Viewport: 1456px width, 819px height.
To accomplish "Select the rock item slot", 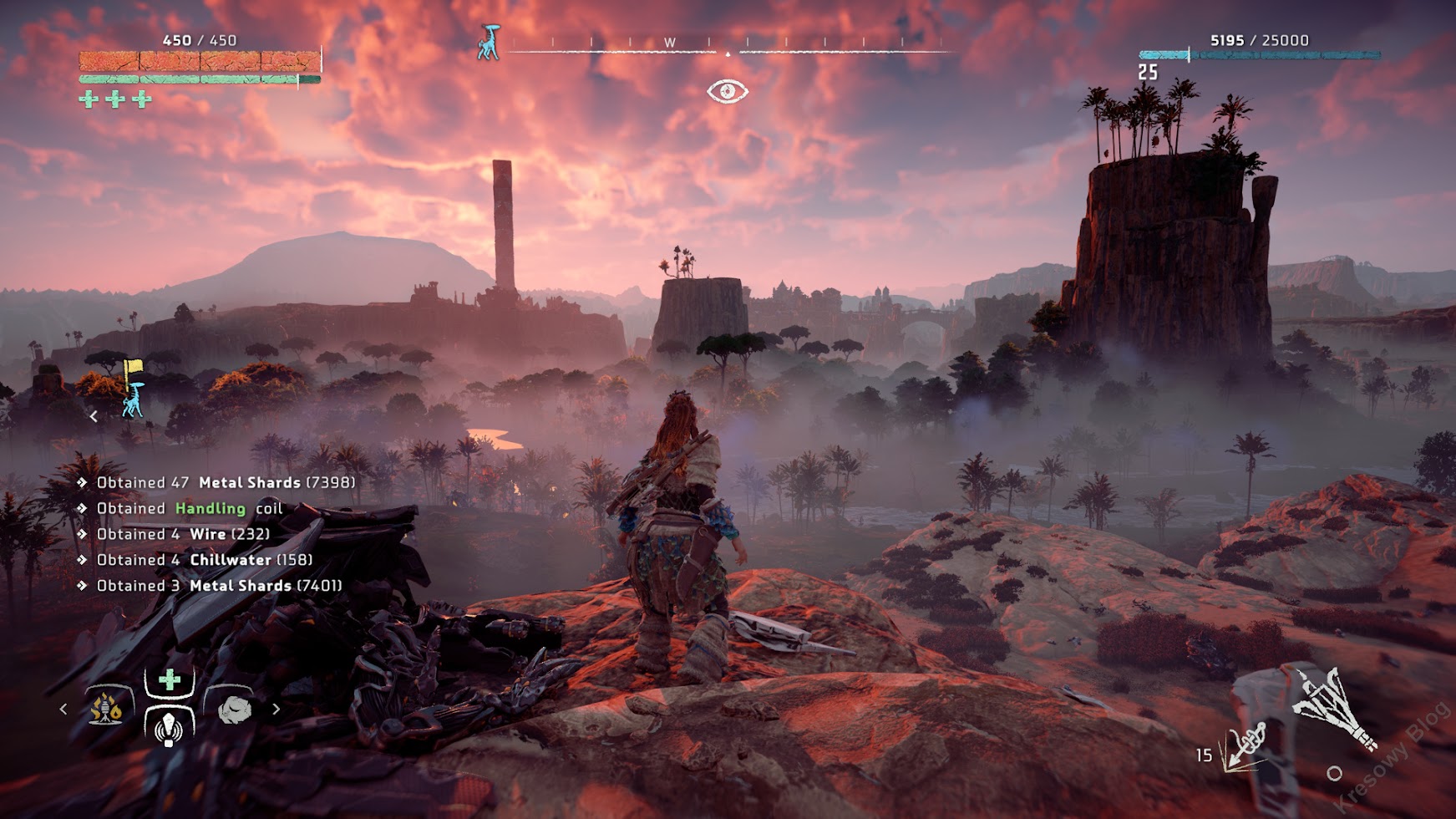I will 235,710.
